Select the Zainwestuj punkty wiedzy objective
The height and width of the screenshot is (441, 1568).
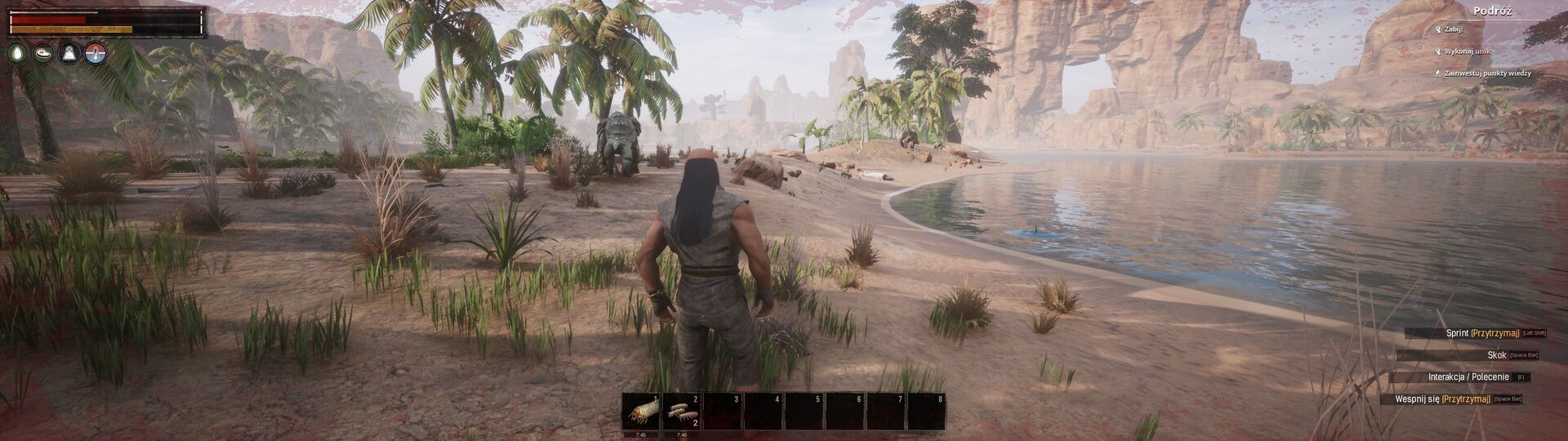pyautogui.click(x=1487, y=73)
